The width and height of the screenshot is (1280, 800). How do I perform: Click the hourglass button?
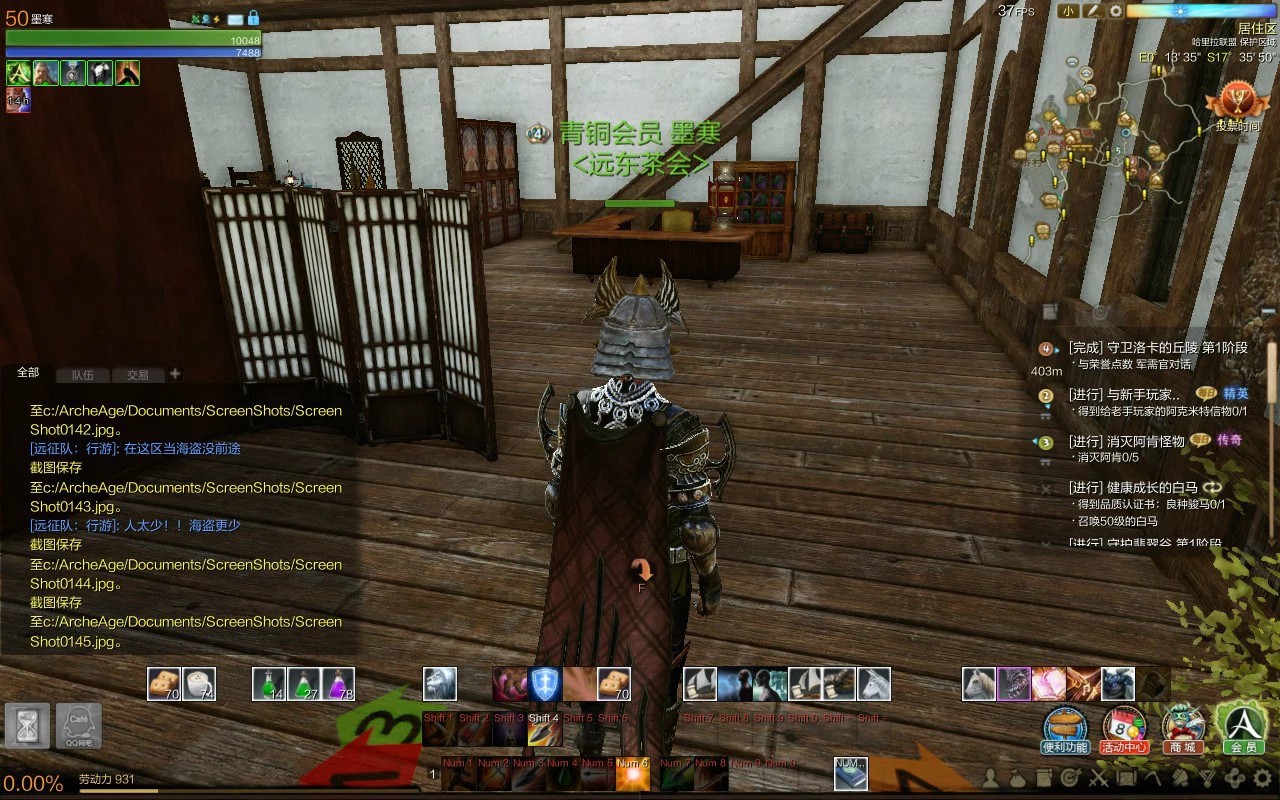pyautogui.click(x=27, y=726)
